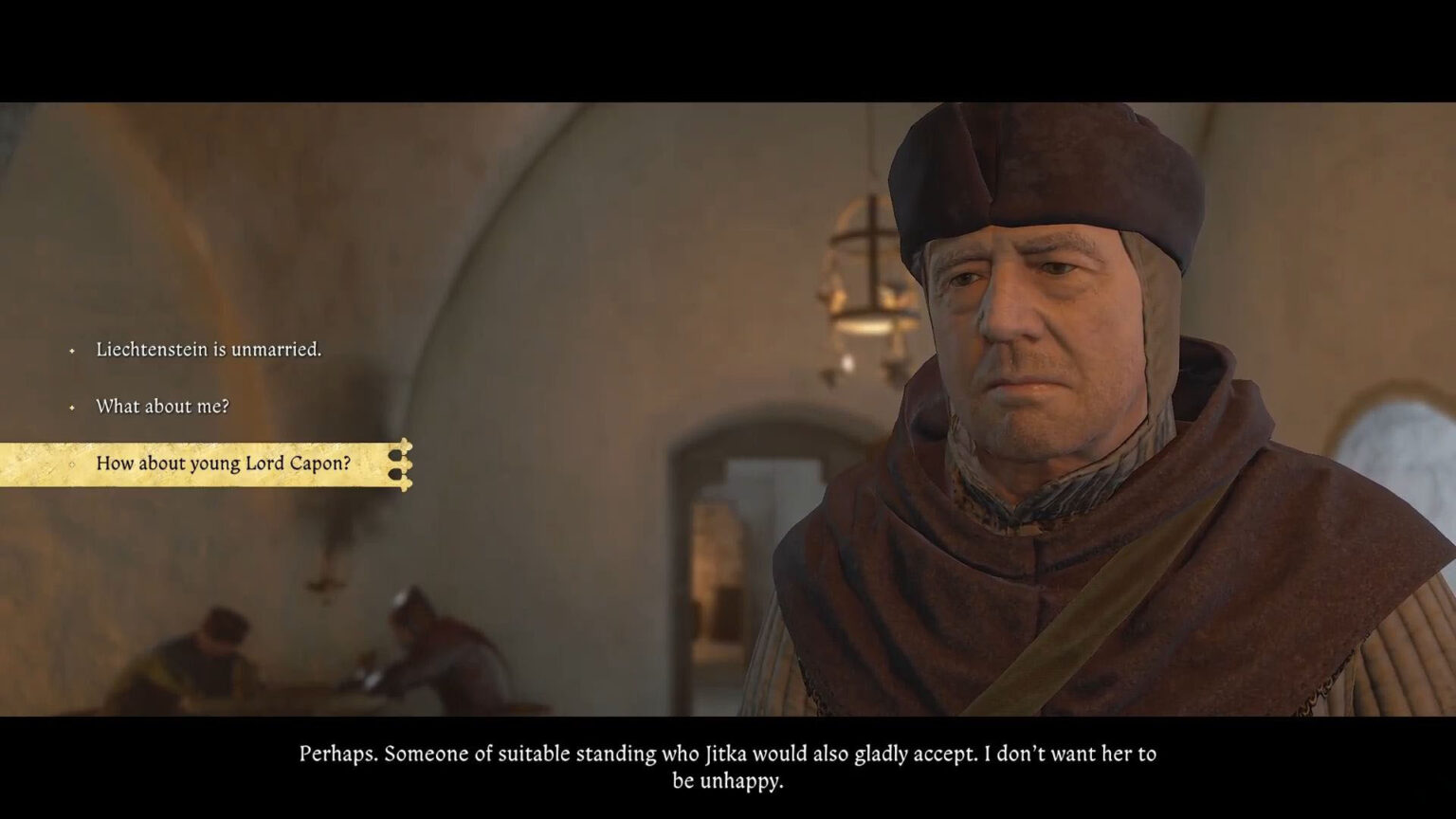The height and width of the screenshot is (819, 1456).
Task: Select the 'Liechtenstein is unmarried.' response
Action: coord(209,349)
